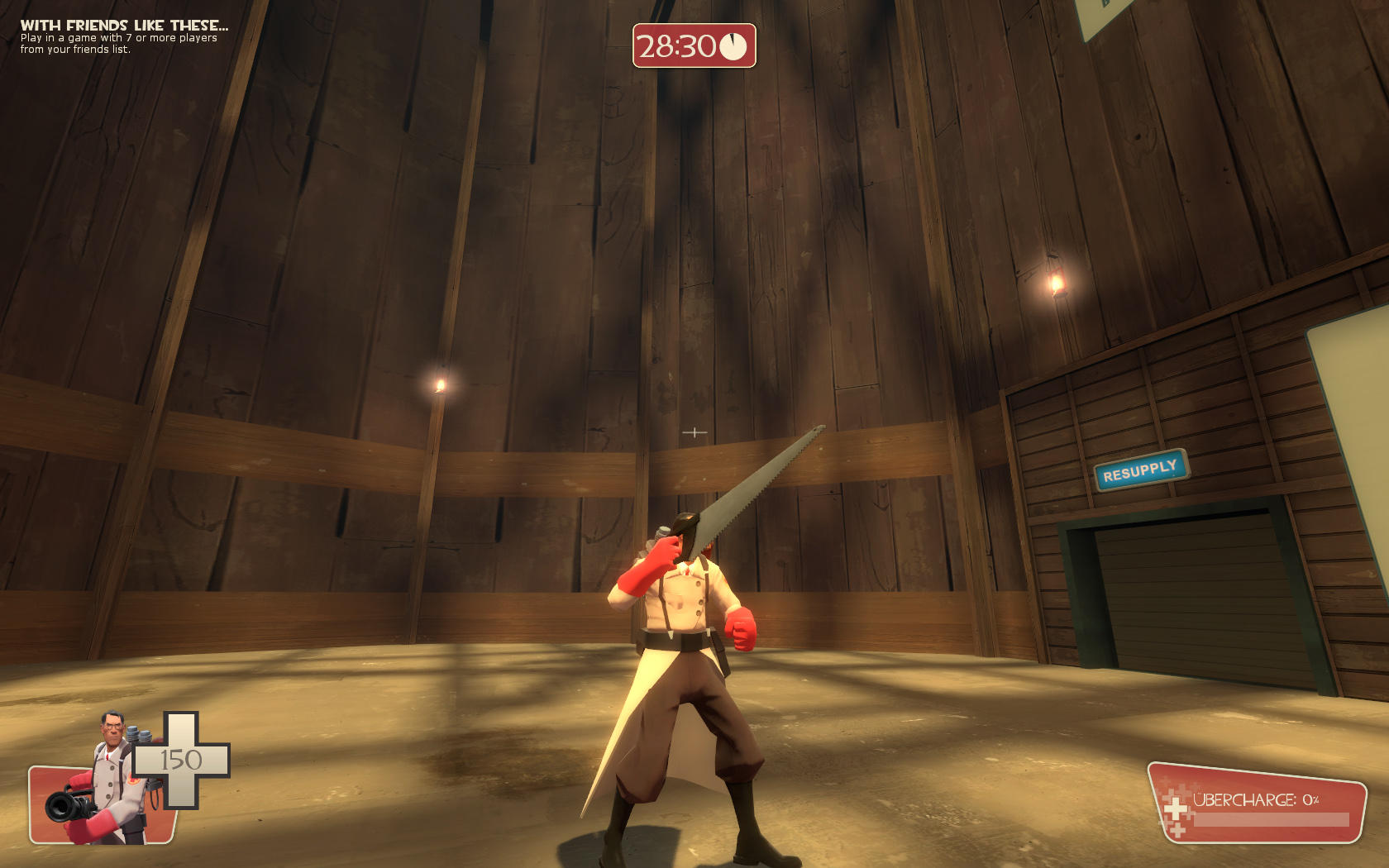Click the crosshair in the screen center
The image size is (1389, 868).
[x=694, y=431]
